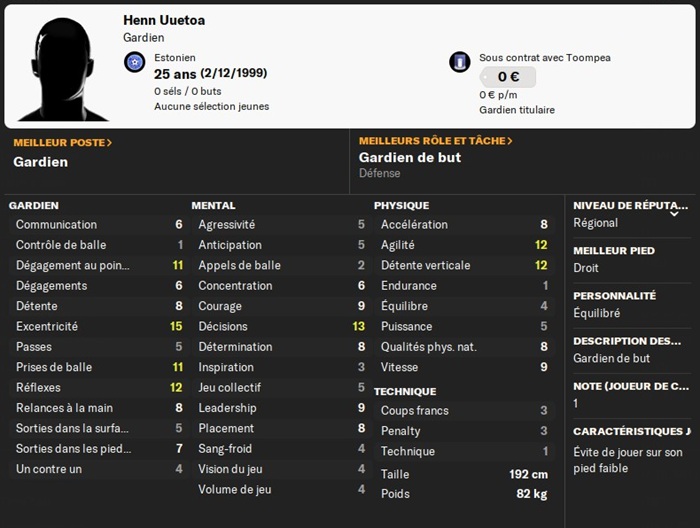Click the Estonian nationality badge icon
The image size is (700, 528).
pyautogui.click(x=135, y=62)
